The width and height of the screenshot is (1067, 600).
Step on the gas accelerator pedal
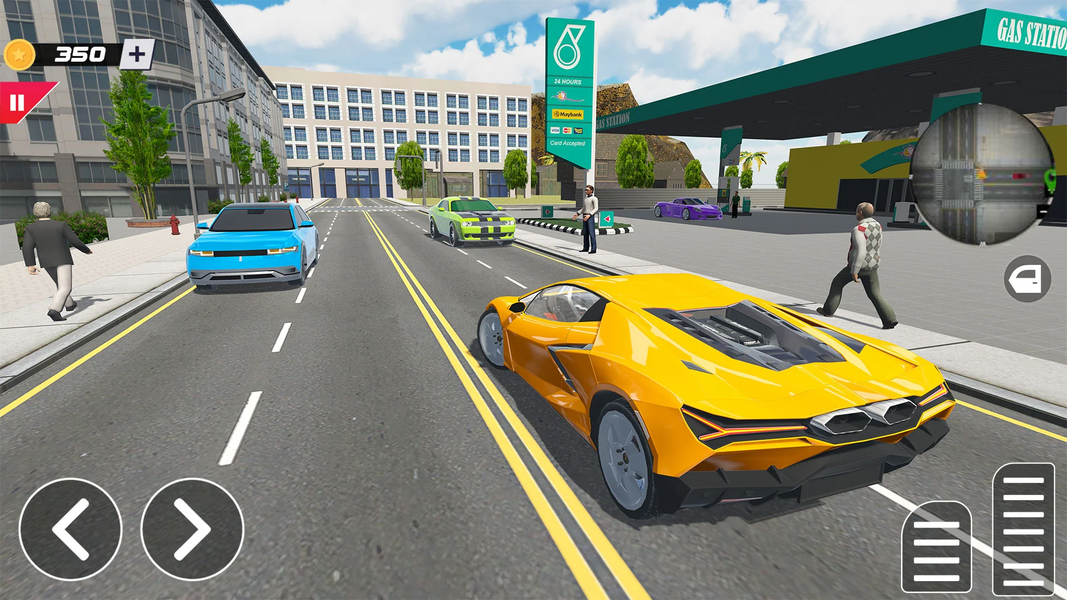point(1023,528)
